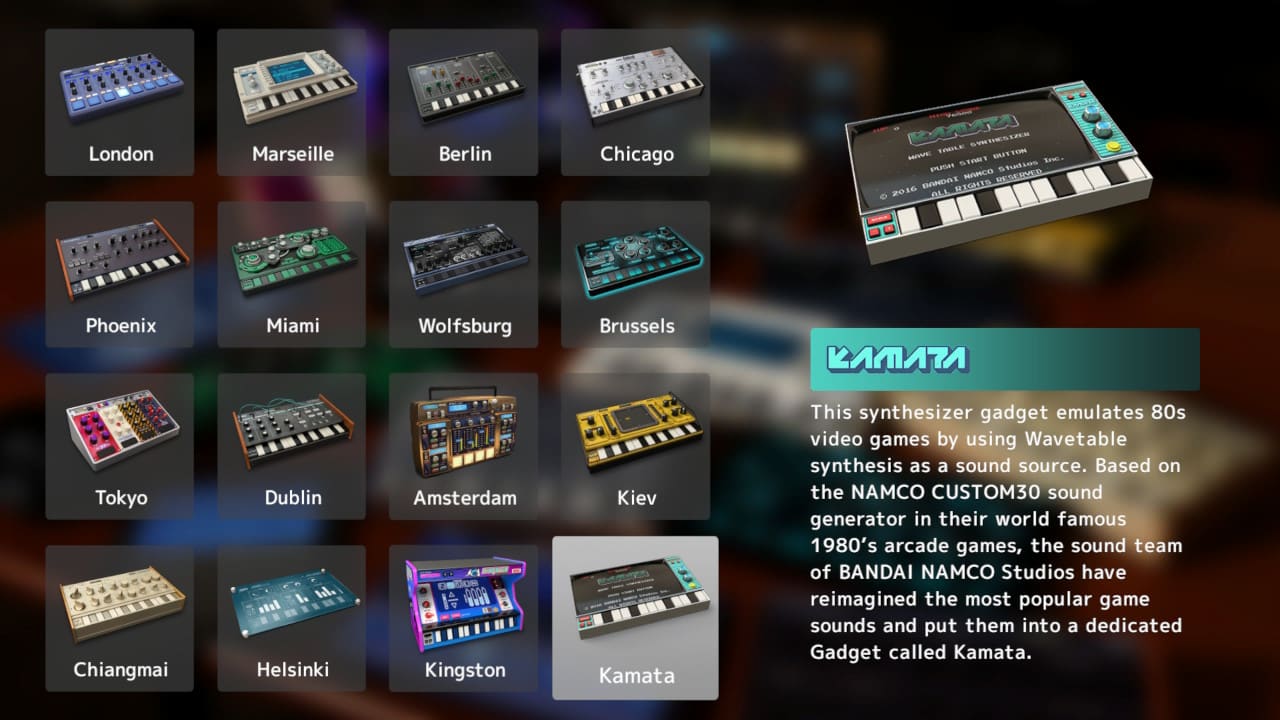This screenshot has width=1280, height=720.
Task: Select the Chicago gadget
Action: pos(635,100)
